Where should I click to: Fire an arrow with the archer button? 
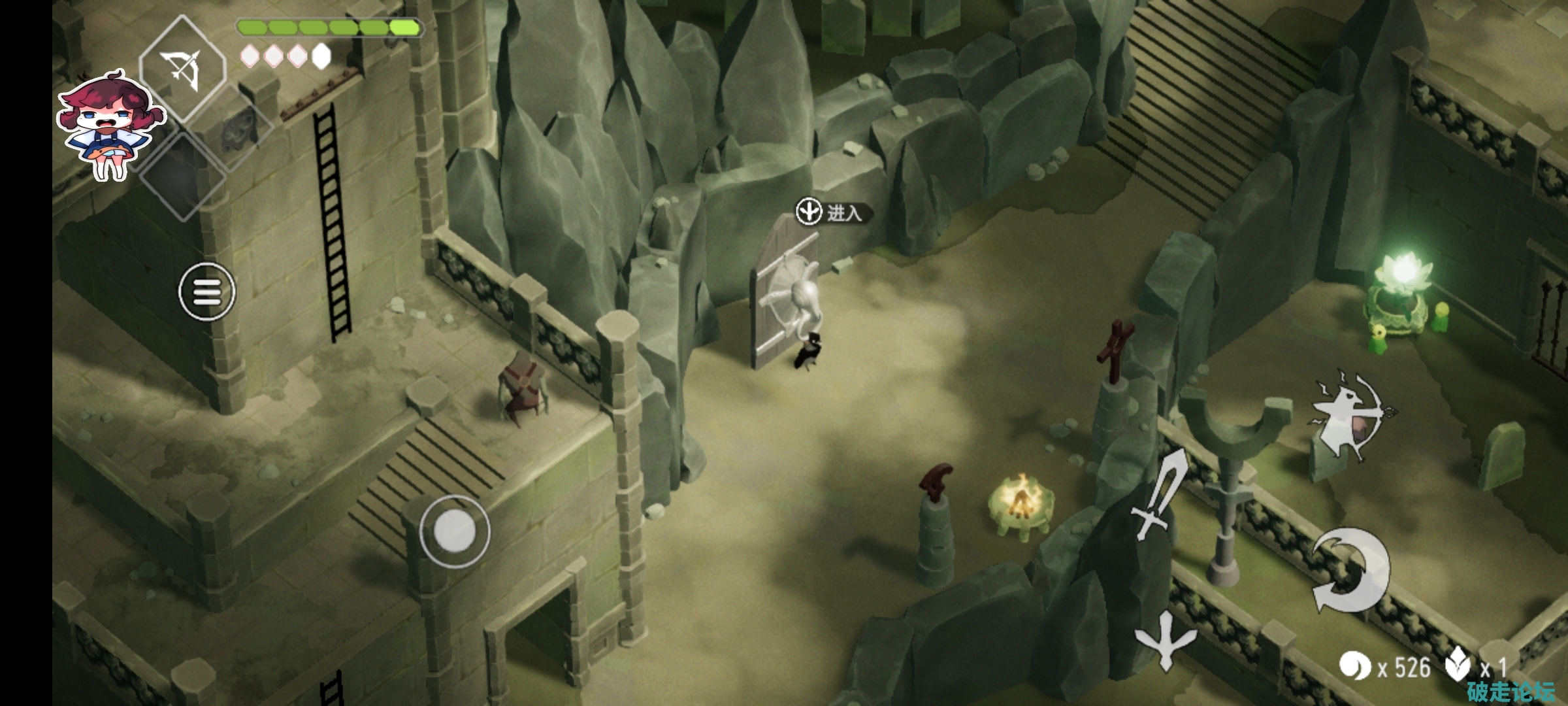coord(1347,416)
